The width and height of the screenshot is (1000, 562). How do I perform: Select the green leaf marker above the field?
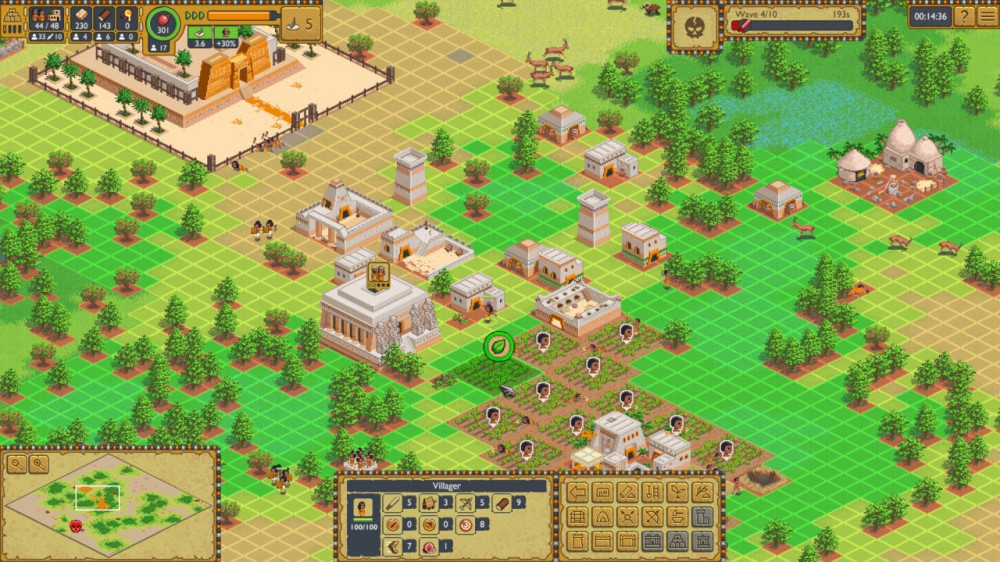click(x=498, y=347)
